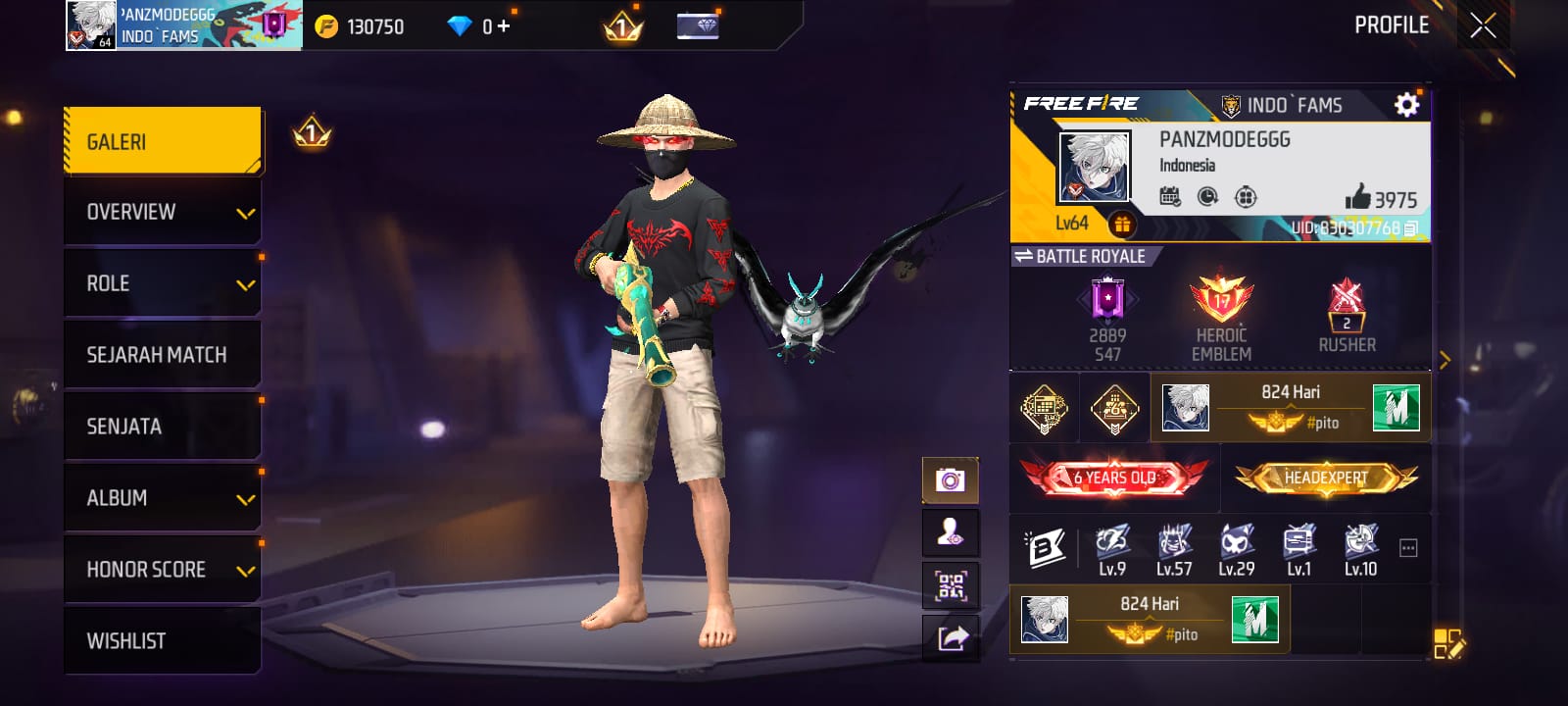
Task: Open the Galeri tab
Action: click(163, 141)
